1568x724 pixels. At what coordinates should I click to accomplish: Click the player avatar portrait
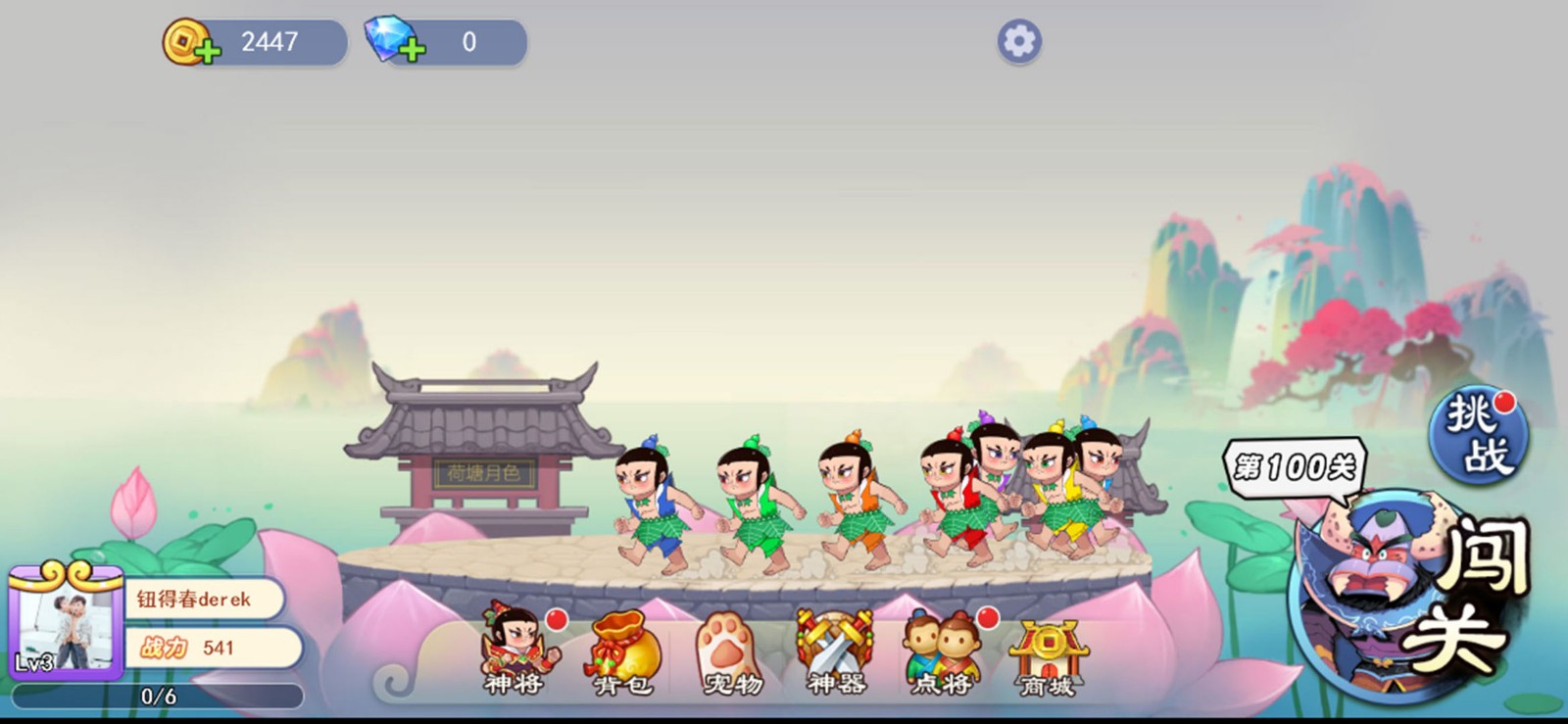point(65,624)
